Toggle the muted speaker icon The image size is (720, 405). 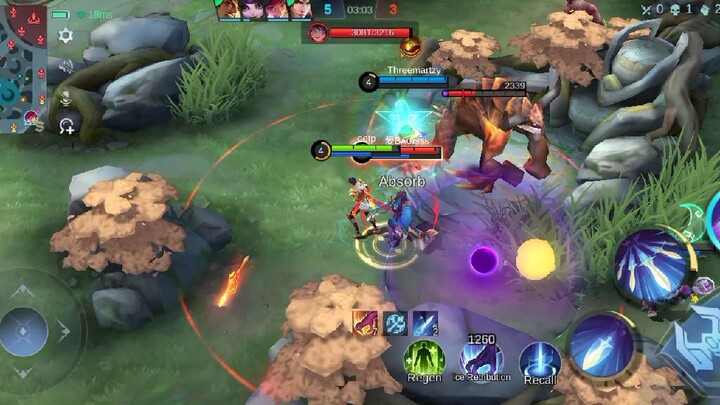pos(66,67)
